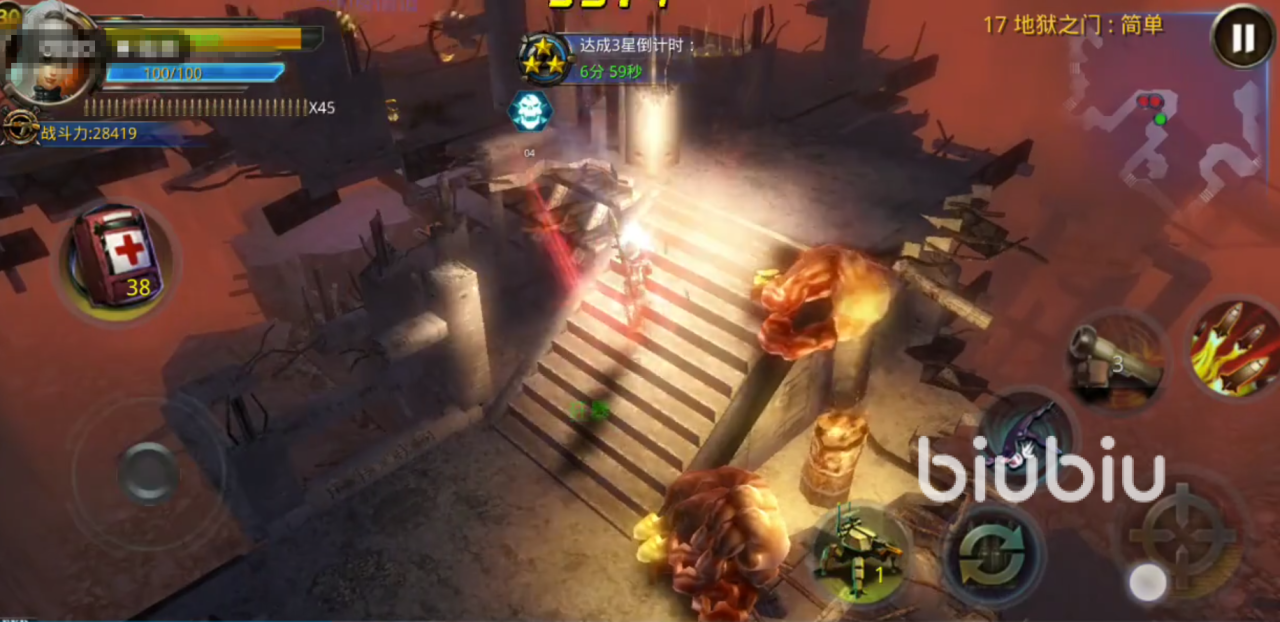Select the blue skull buff icon
Viewport: 1280px width, 622px height.
point(530,111)
